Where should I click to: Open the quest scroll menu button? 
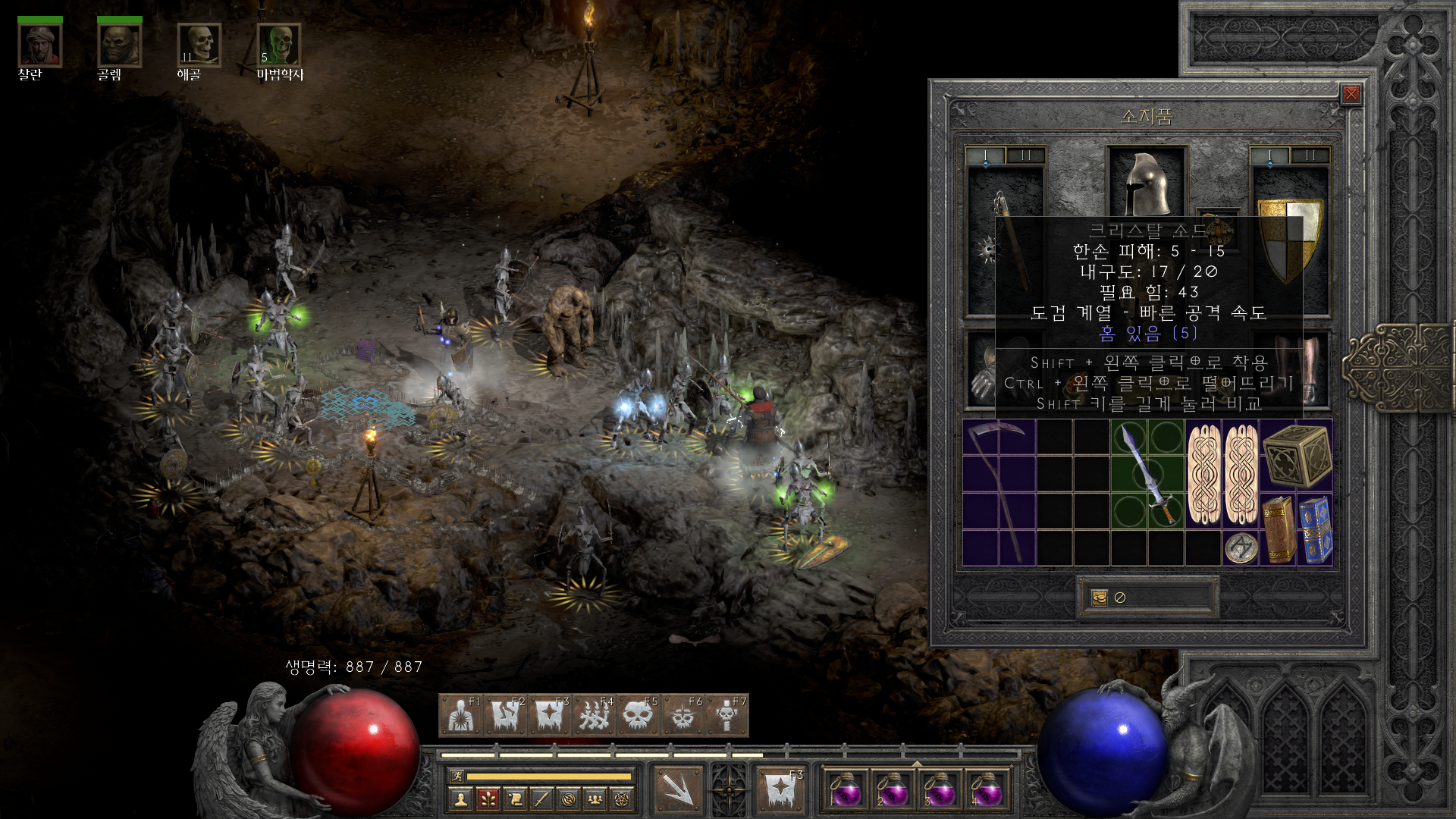pyautogui.click(x=515, y=799)
